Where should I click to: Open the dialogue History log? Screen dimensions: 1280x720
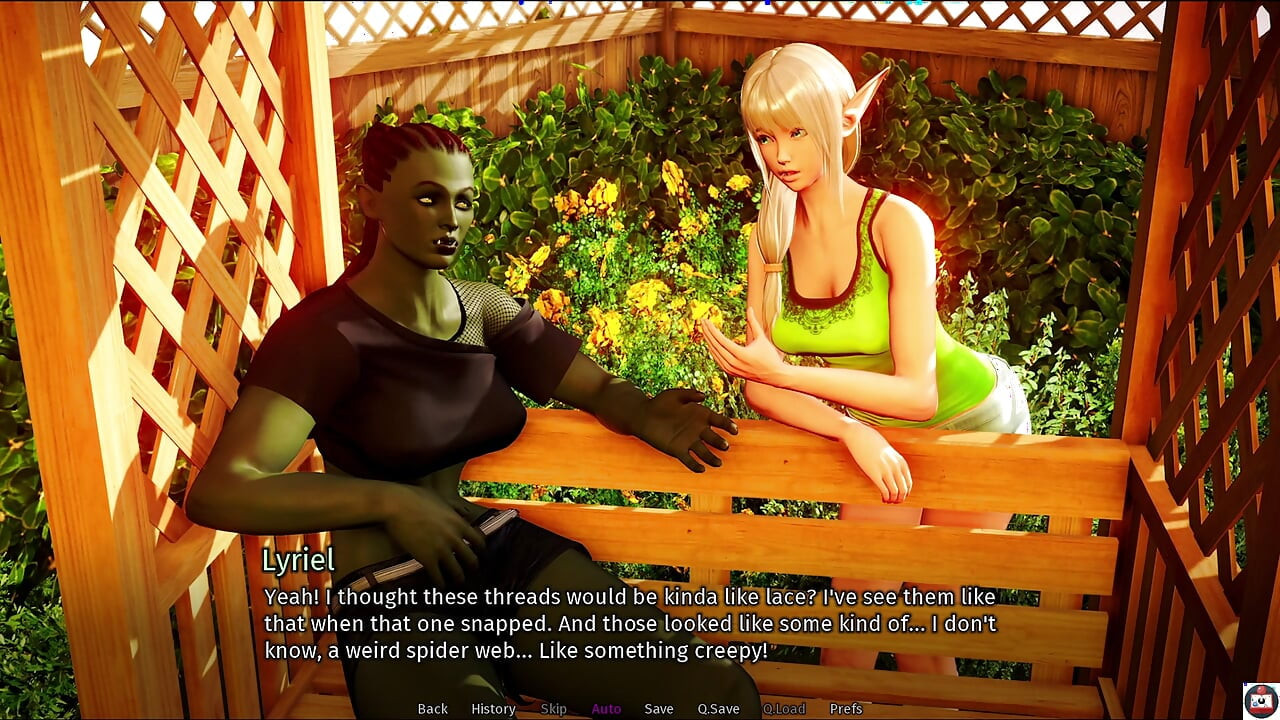tap(493, 708)
